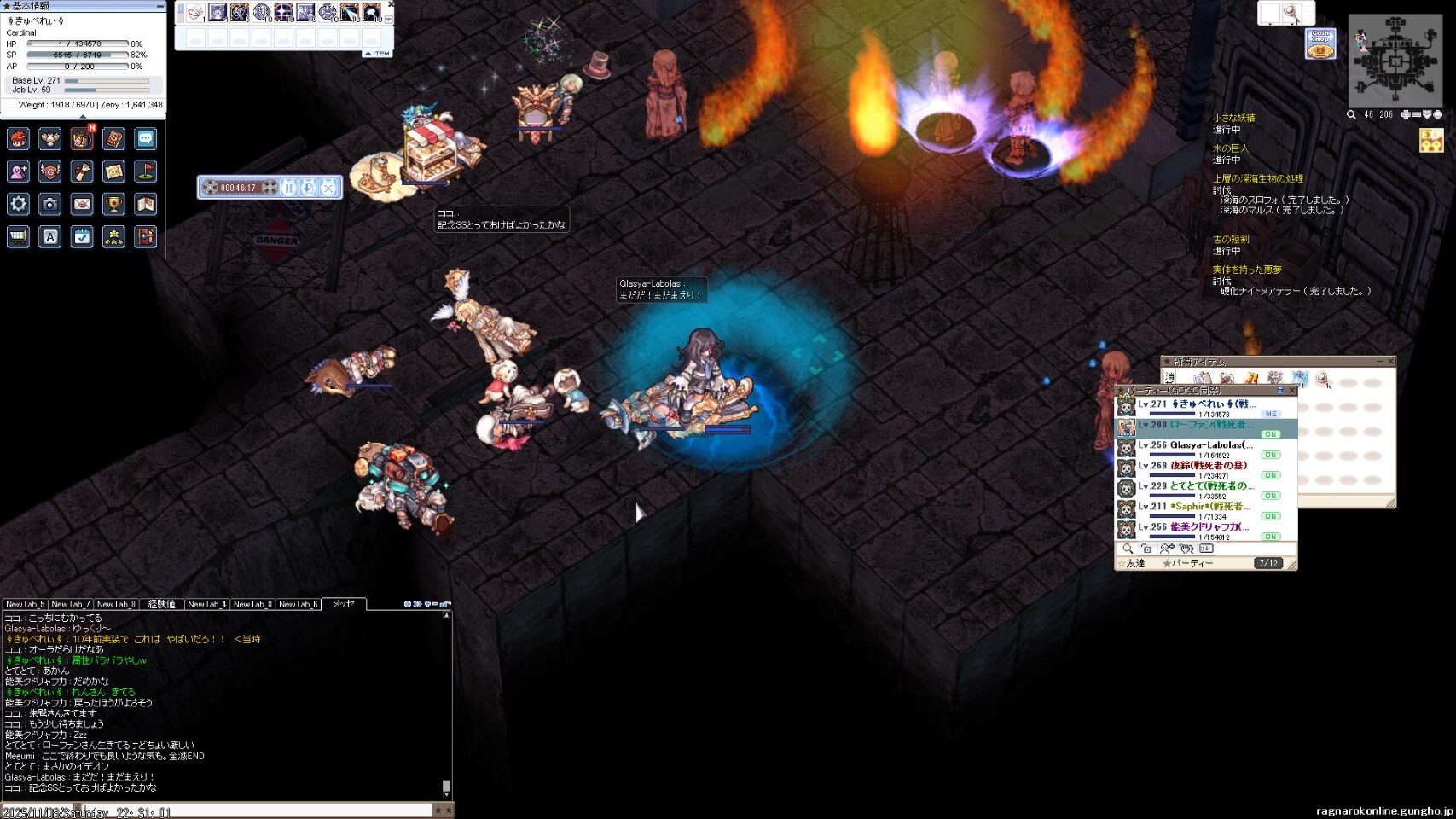Screen dimensions: 1456x819
Task: Switch to the 経験値 chat tab
Action: tap(161, 604)
